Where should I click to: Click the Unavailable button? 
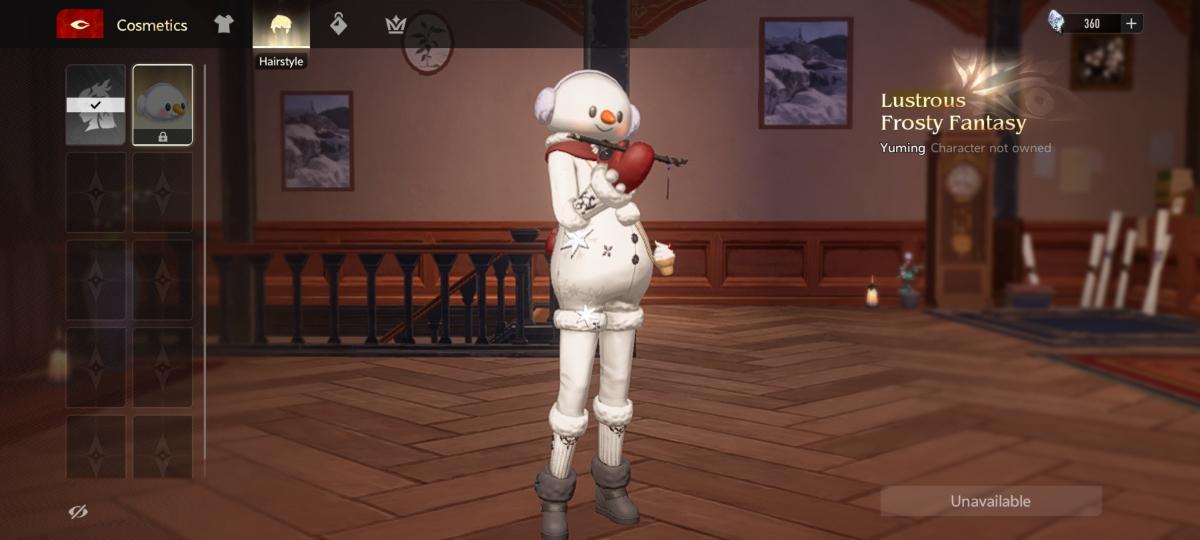click(990, 501)
